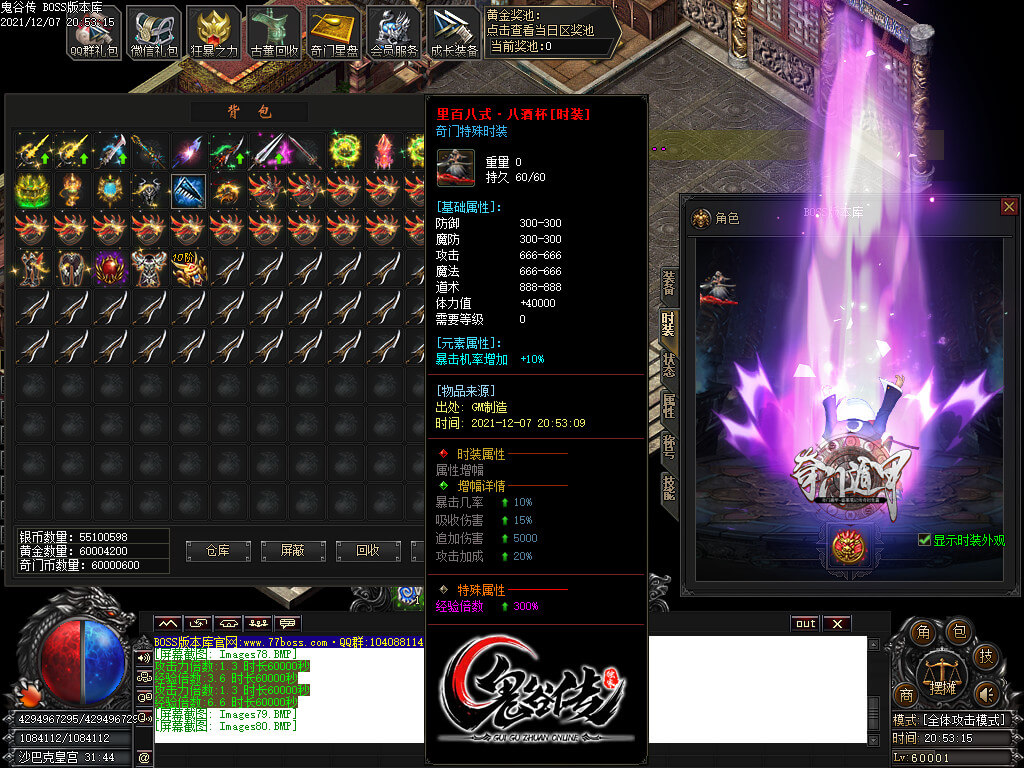1024x768 pixels.
Task: Open the 古董回收 recycling menu
Action: click(x=274, y=32)
